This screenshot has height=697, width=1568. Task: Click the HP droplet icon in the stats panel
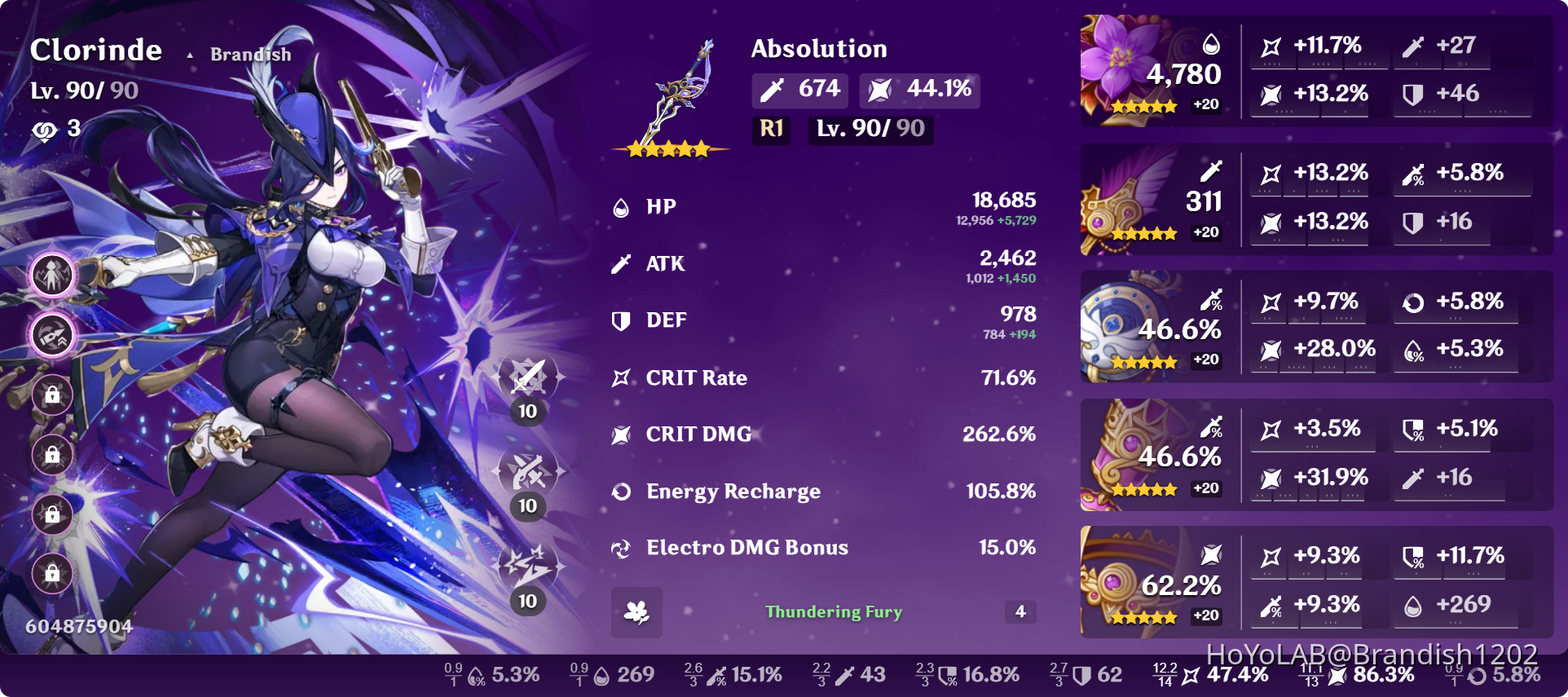point(622,206)
